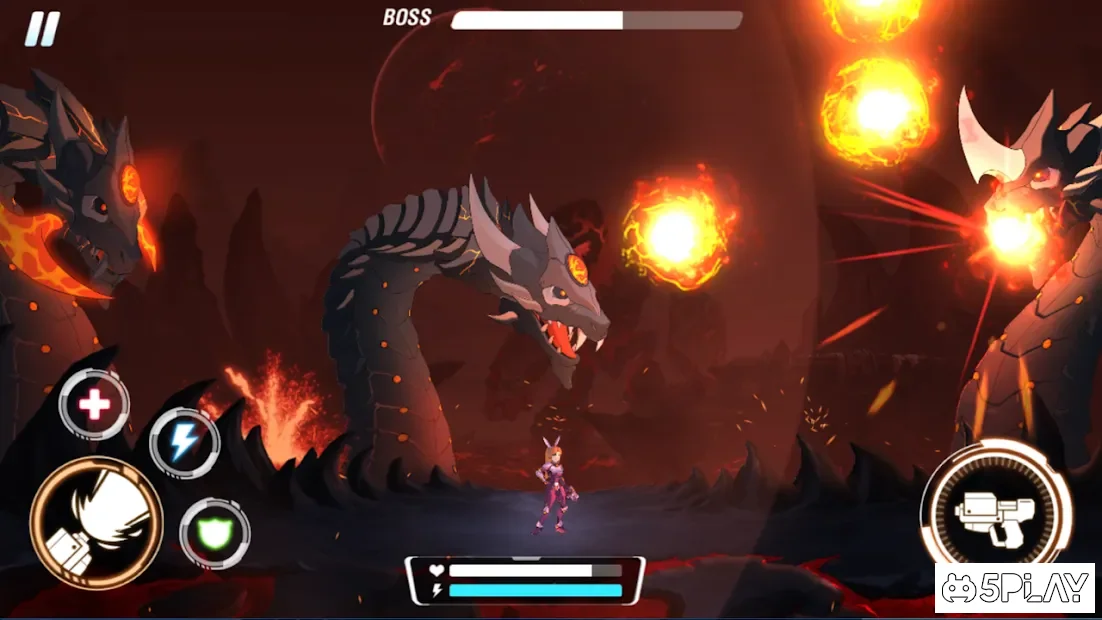Trigger the green shield skill
This screenshot has height=620, width=1102.
click(x=214, y=533)
